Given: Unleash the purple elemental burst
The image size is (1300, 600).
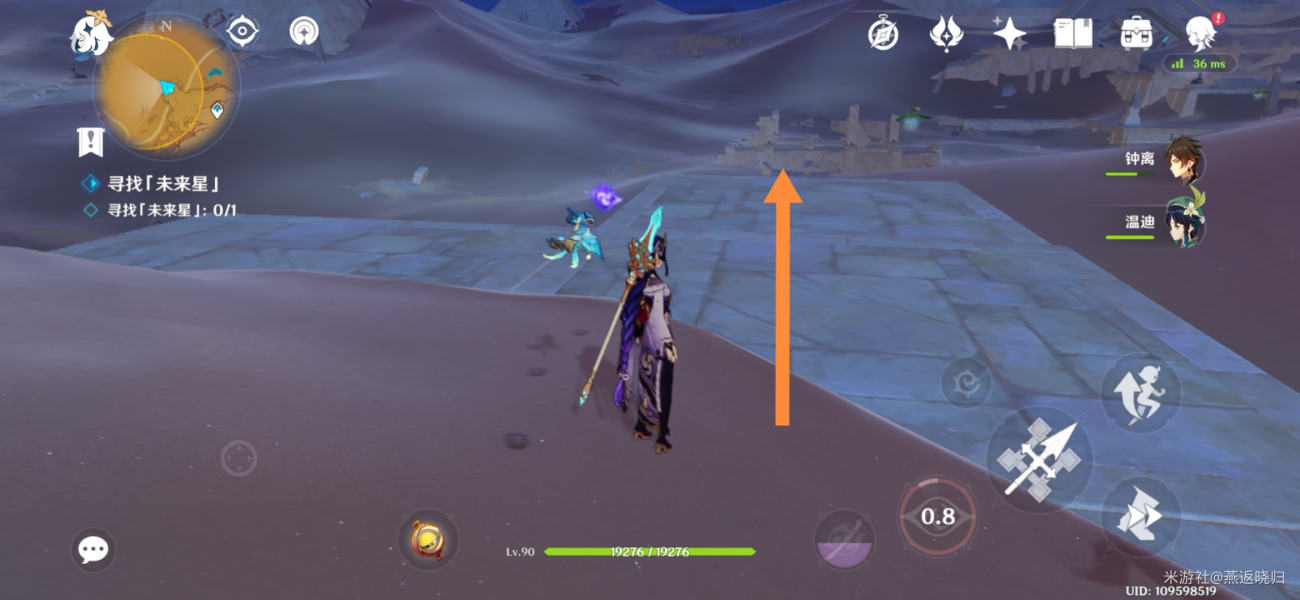Looking at the screenshot, I should (844, 540).
